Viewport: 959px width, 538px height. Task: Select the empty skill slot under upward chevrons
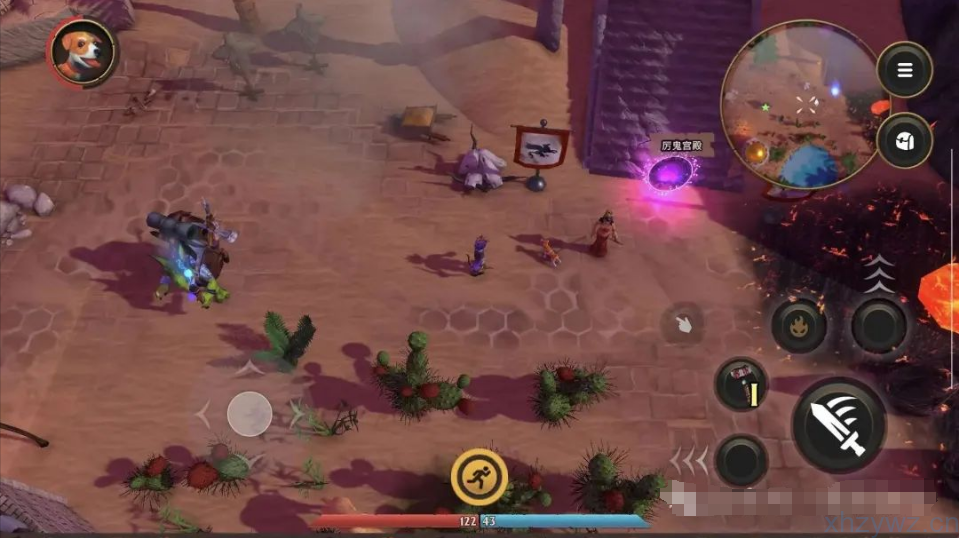(880, 325)
